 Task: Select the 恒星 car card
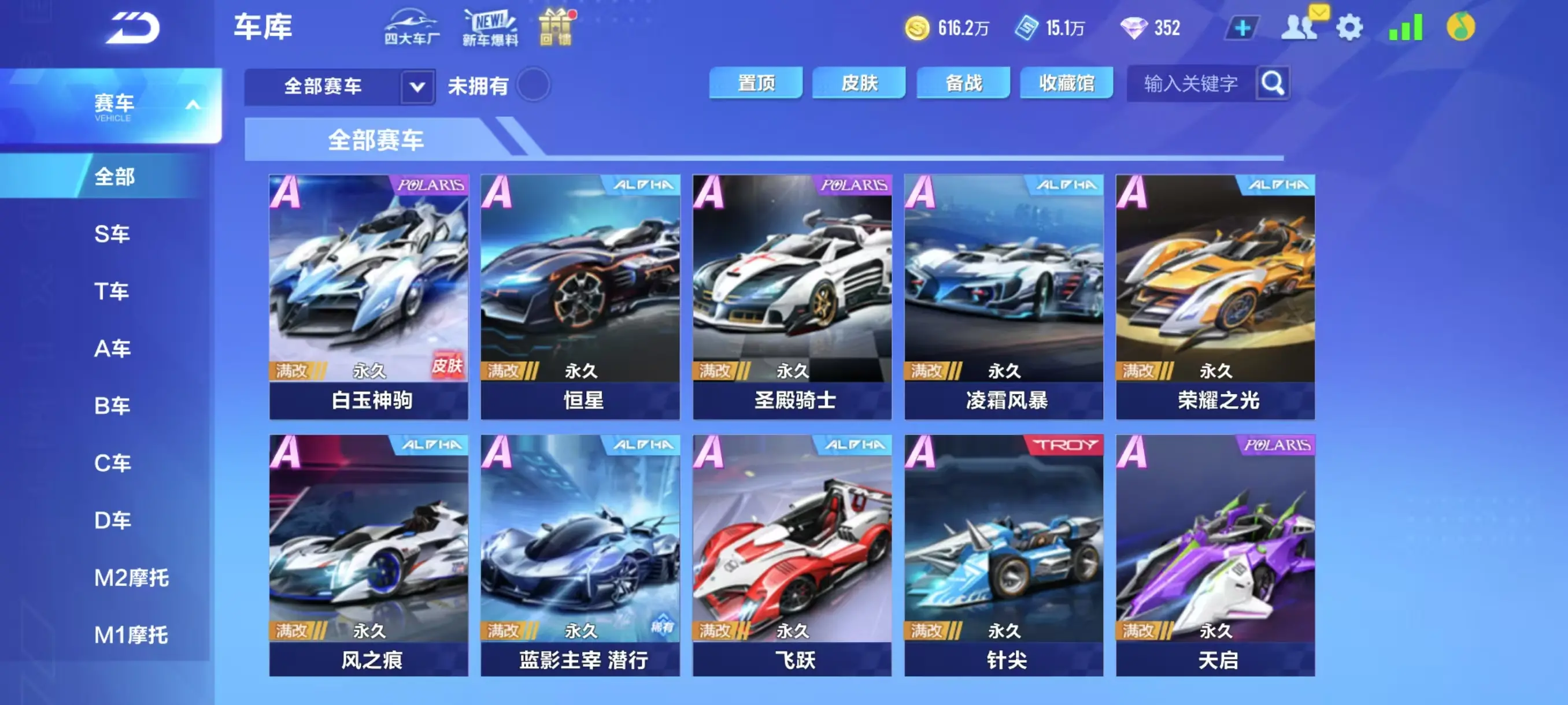579,292
